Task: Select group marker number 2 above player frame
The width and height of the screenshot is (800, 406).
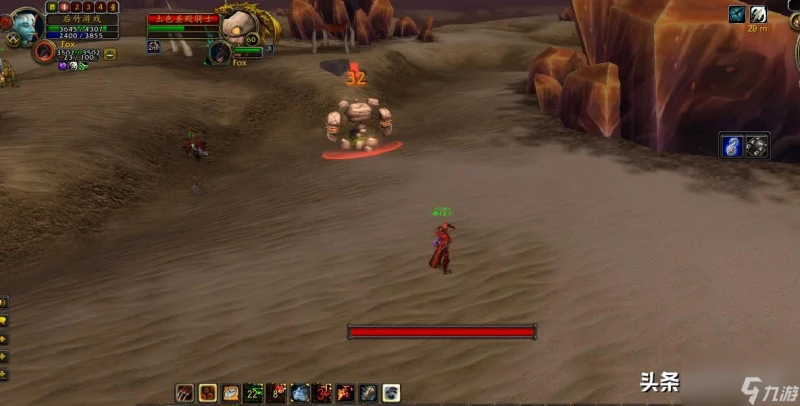Action: click(x=75, y=6)
